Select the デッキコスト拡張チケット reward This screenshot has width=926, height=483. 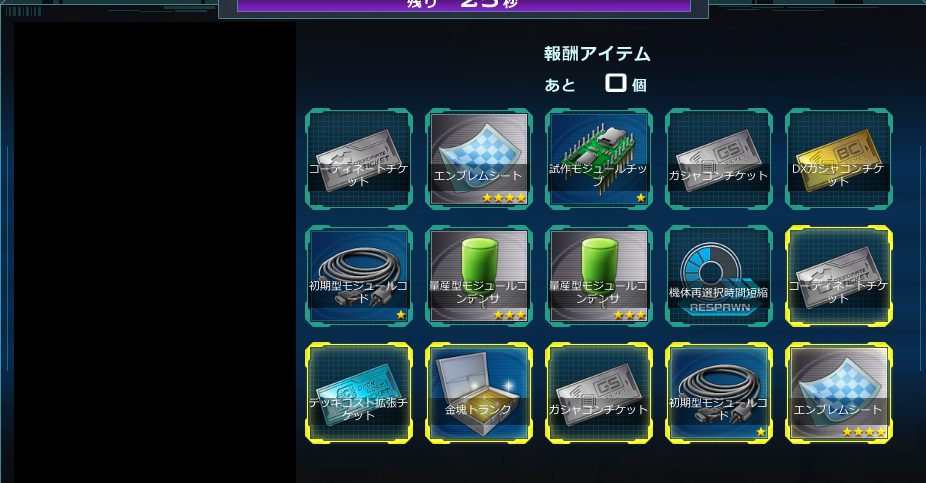tap(359, 393)
